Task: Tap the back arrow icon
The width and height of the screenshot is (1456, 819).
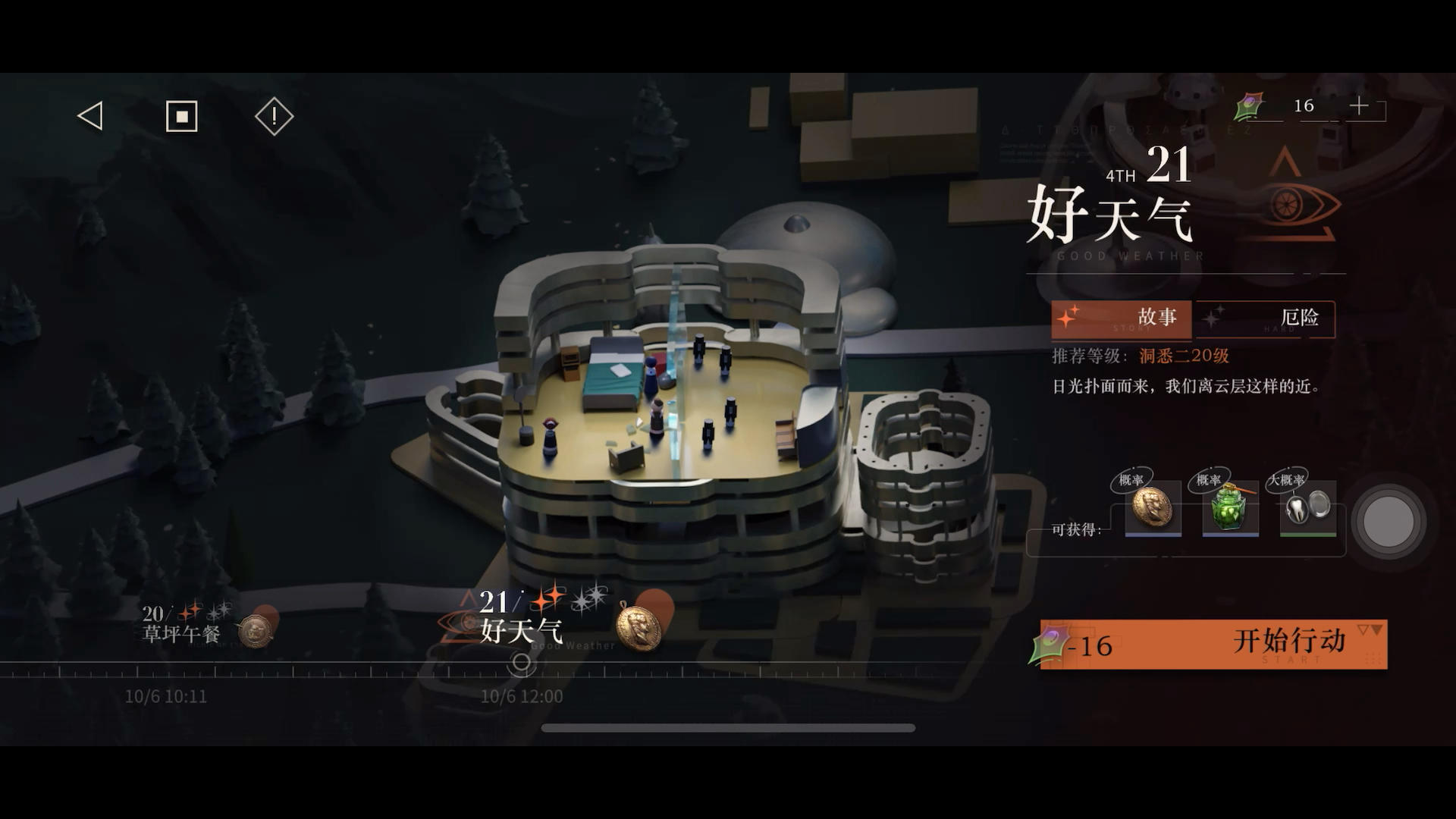Action: [91, 115]
